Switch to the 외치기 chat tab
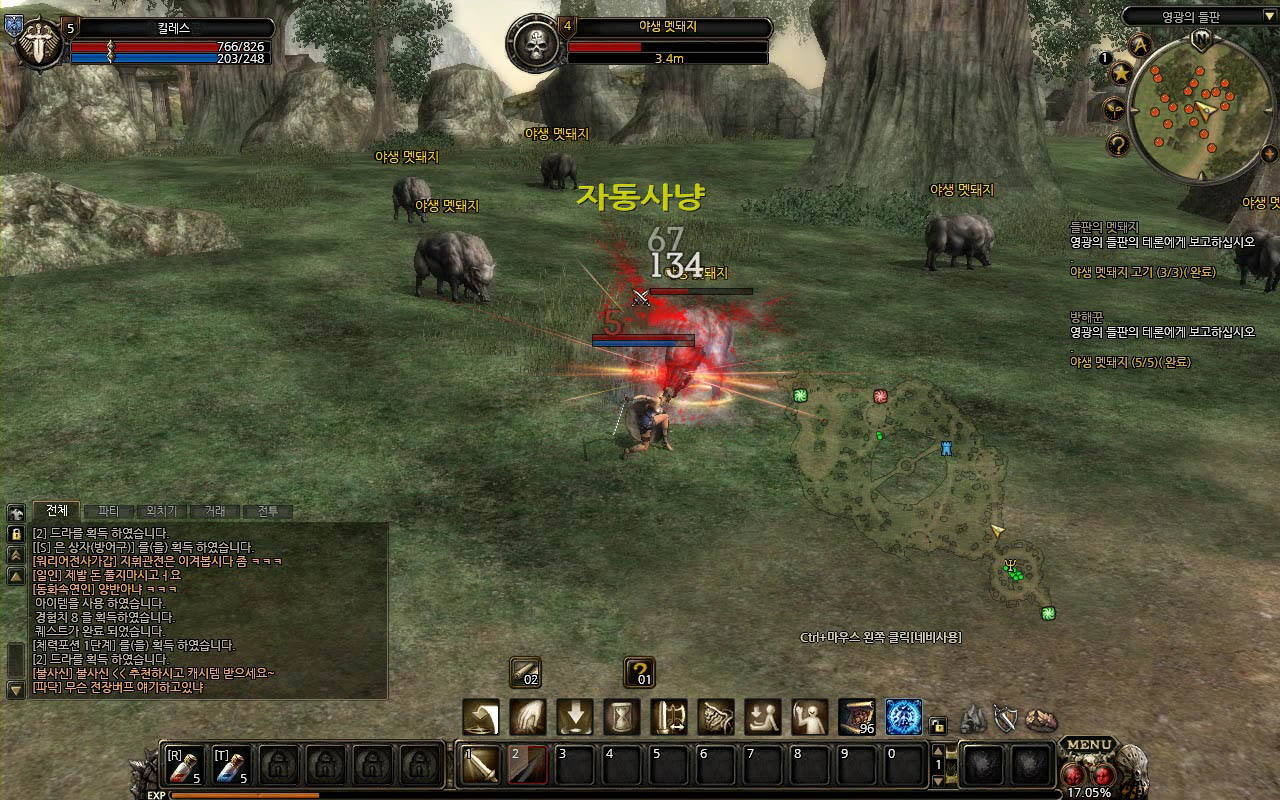Viewport: 1280px width, 800px height. [162, 511]
